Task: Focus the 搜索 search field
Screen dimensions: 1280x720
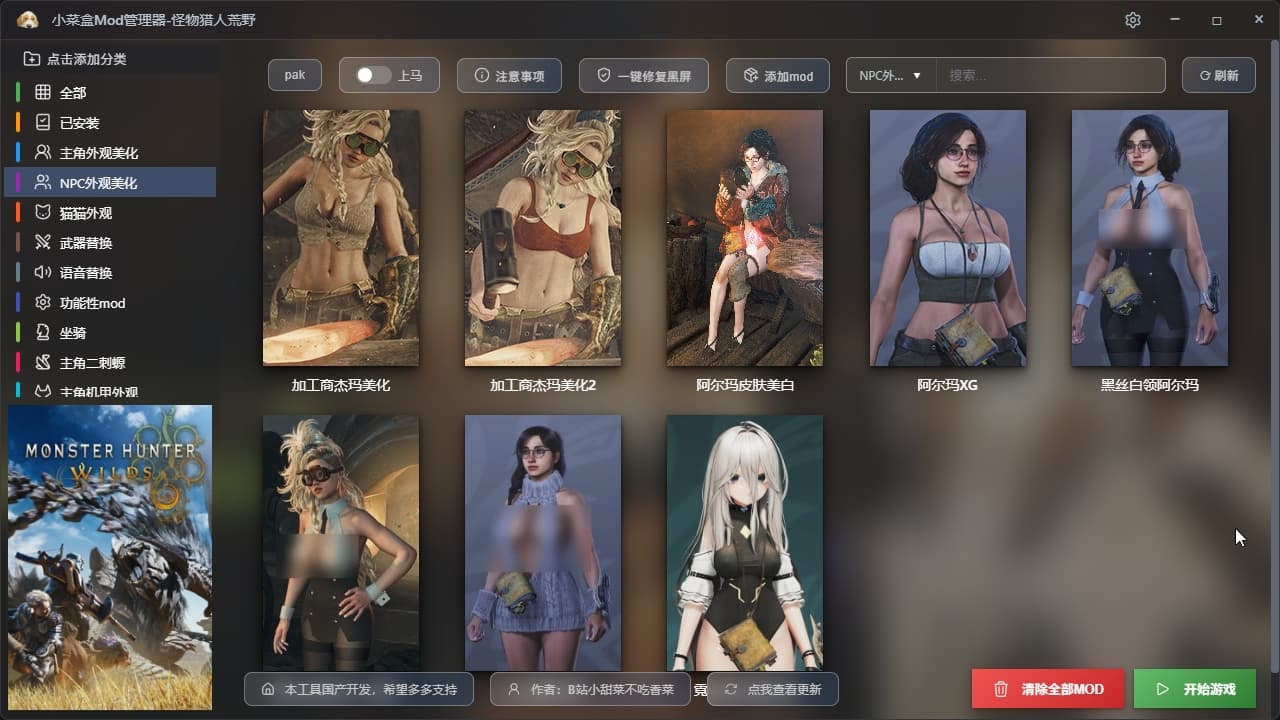Action: pos(1050,76)
